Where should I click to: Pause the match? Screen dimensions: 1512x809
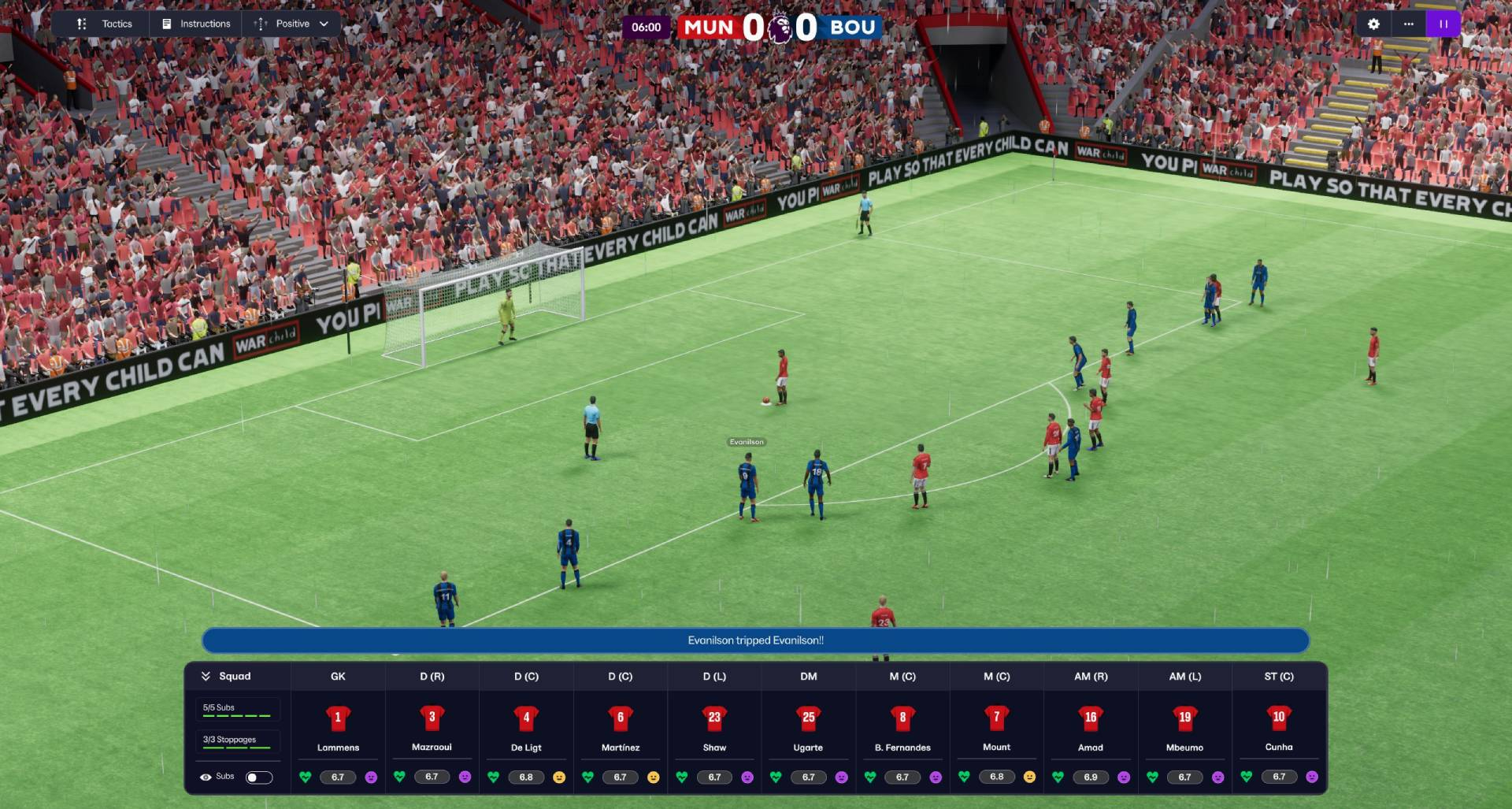[1443, 24]
